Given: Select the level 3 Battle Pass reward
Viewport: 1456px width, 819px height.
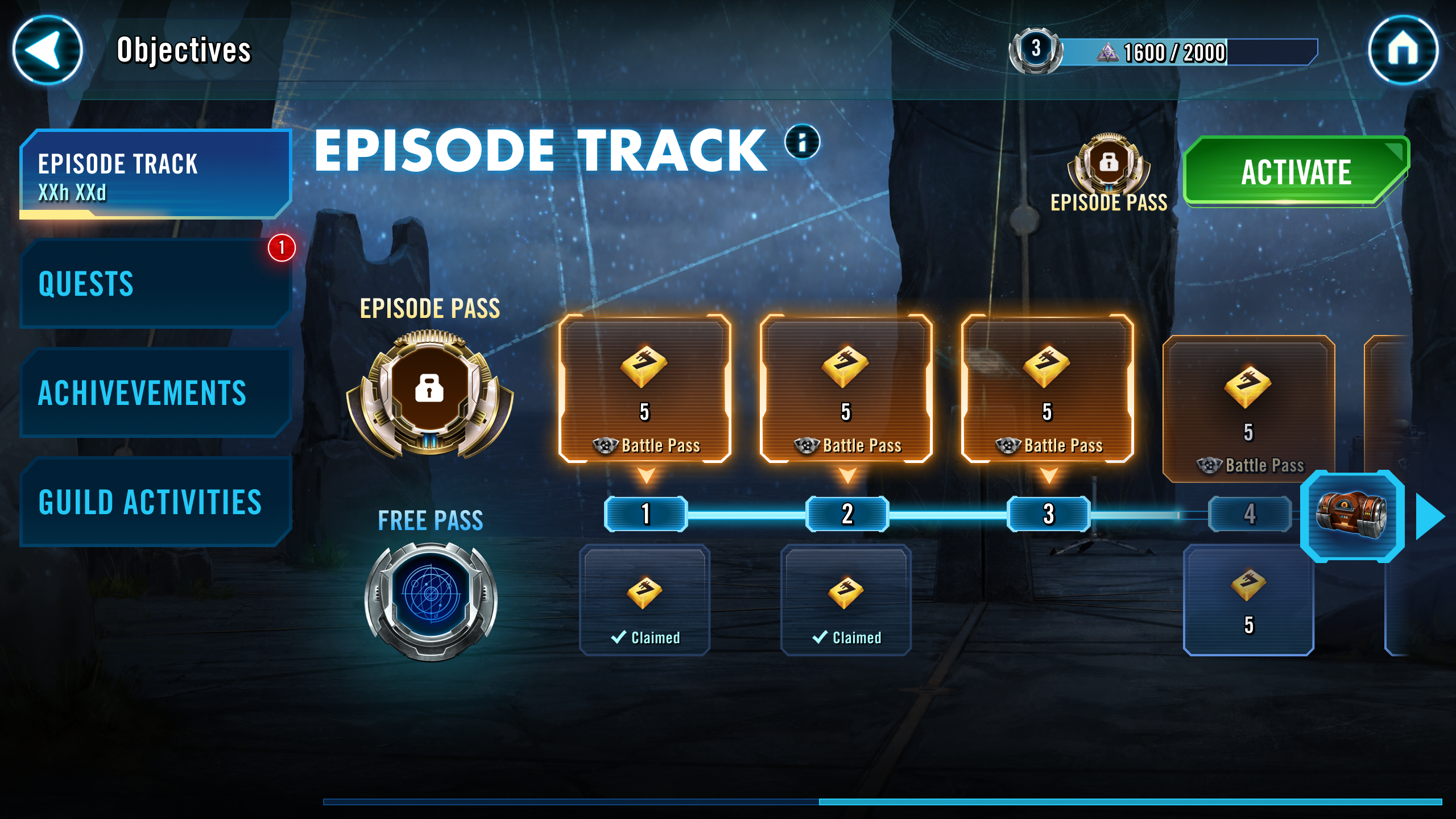Looking at the screenshot, I should 1048,389.
